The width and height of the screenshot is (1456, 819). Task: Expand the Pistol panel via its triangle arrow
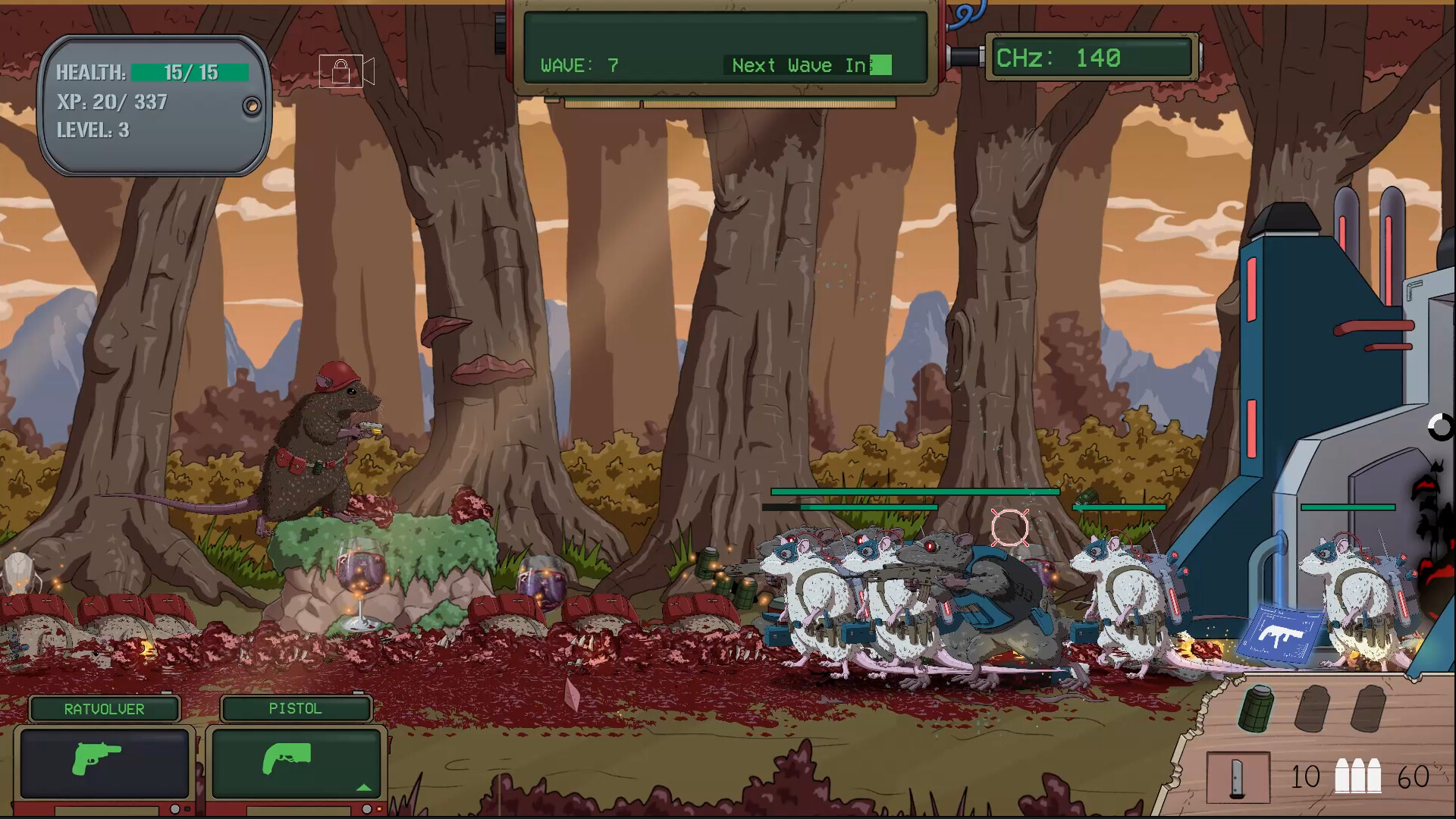365,788
